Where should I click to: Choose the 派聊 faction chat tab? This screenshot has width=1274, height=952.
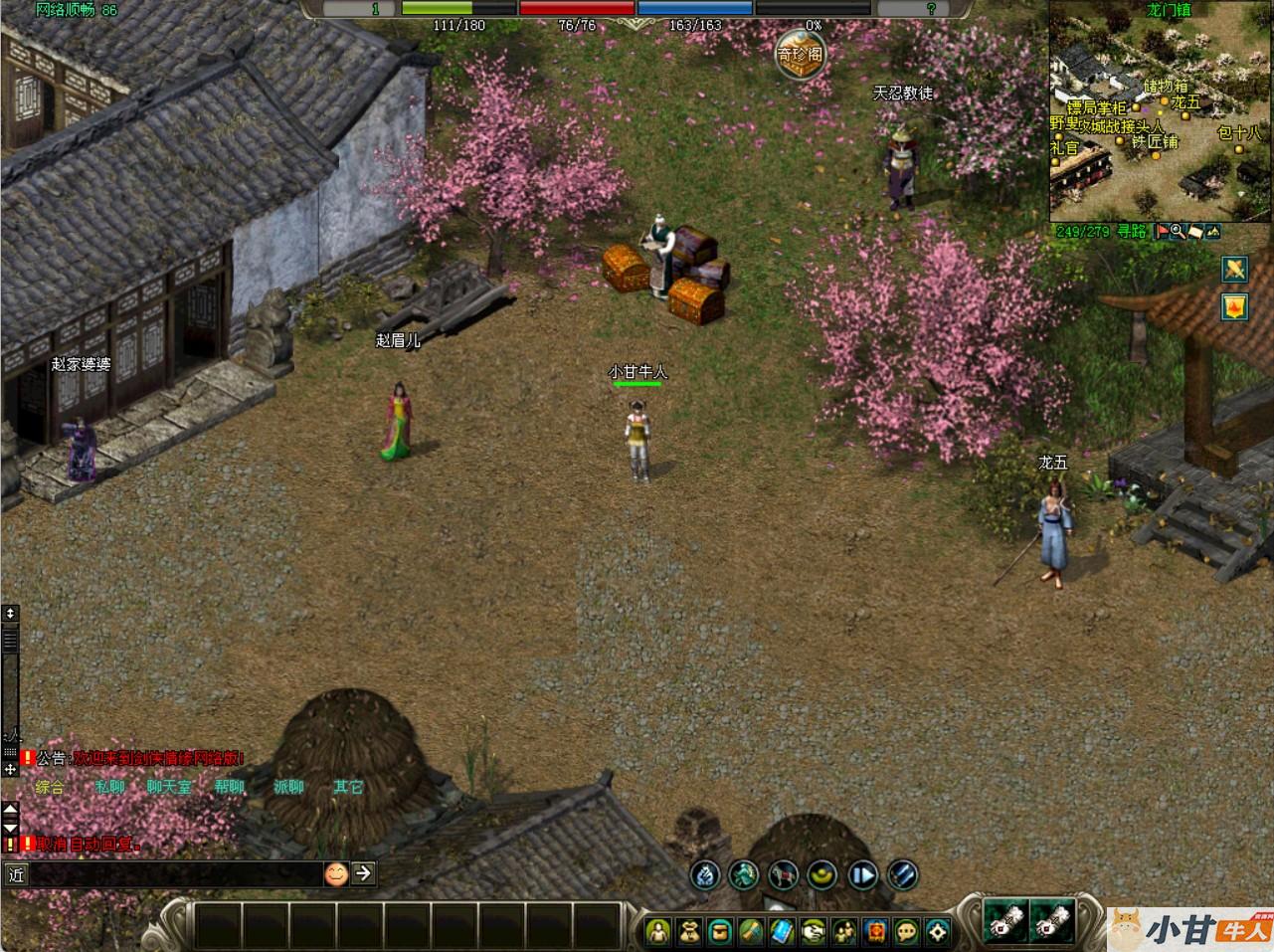tap(288, 787)
